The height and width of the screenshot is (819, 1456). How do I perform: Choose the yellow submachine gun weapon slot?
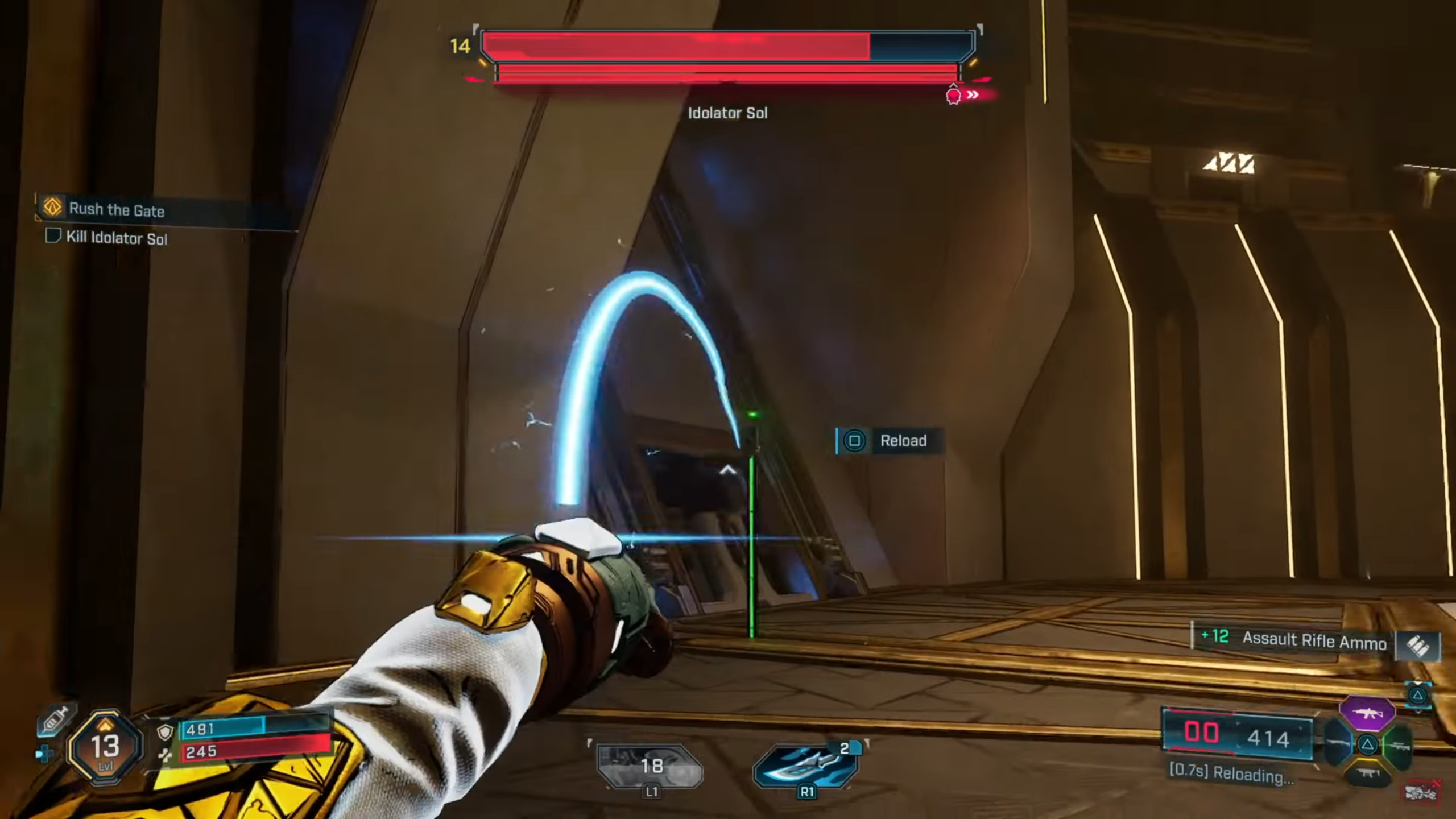(x=1368, y=773)
